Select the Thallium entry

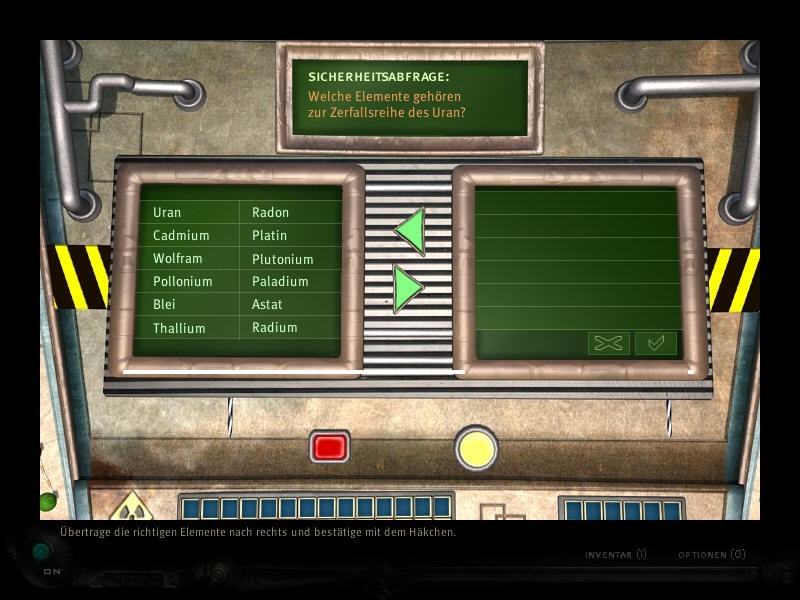(179, 328)
